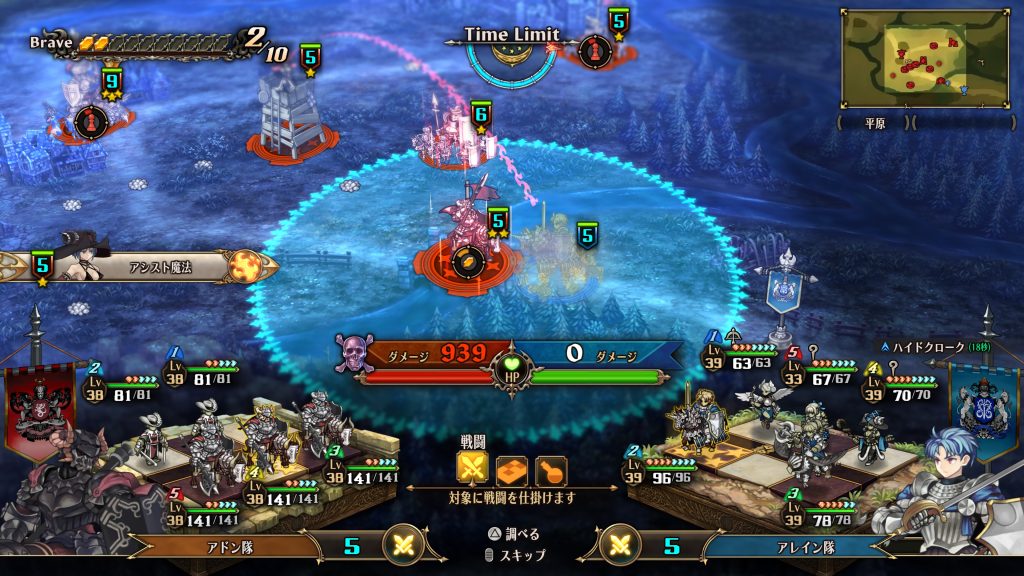Viewport: 1024px width, 576px height.
Task: Select the crossed-swords 戦闘 battle command
Action: click(472, 469)
